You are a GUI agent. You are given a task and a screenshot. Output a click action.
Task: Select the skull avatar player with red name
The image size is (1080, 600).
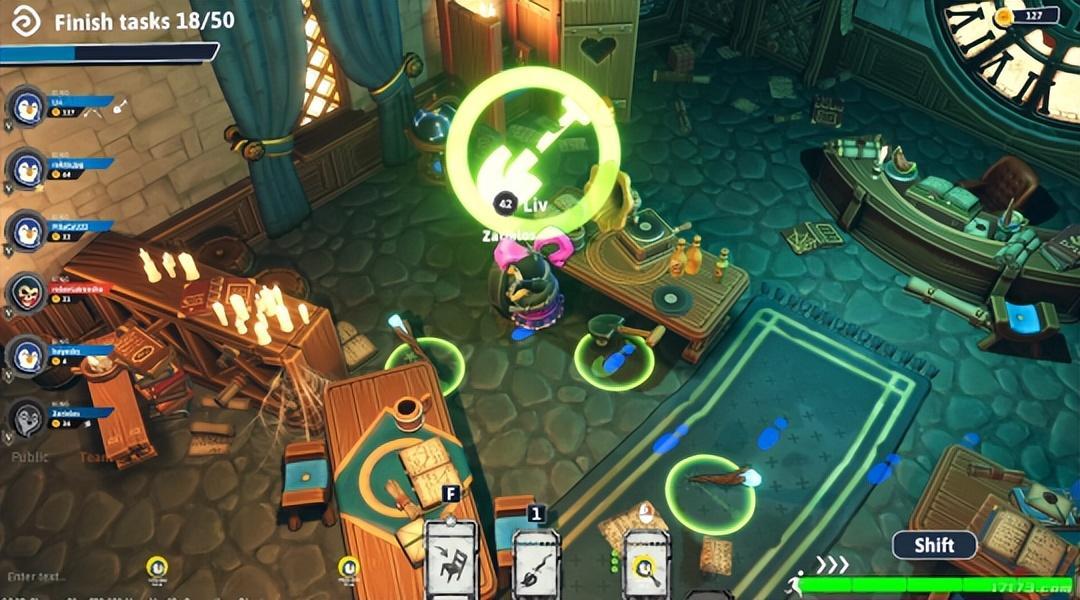tap(29, 292)
